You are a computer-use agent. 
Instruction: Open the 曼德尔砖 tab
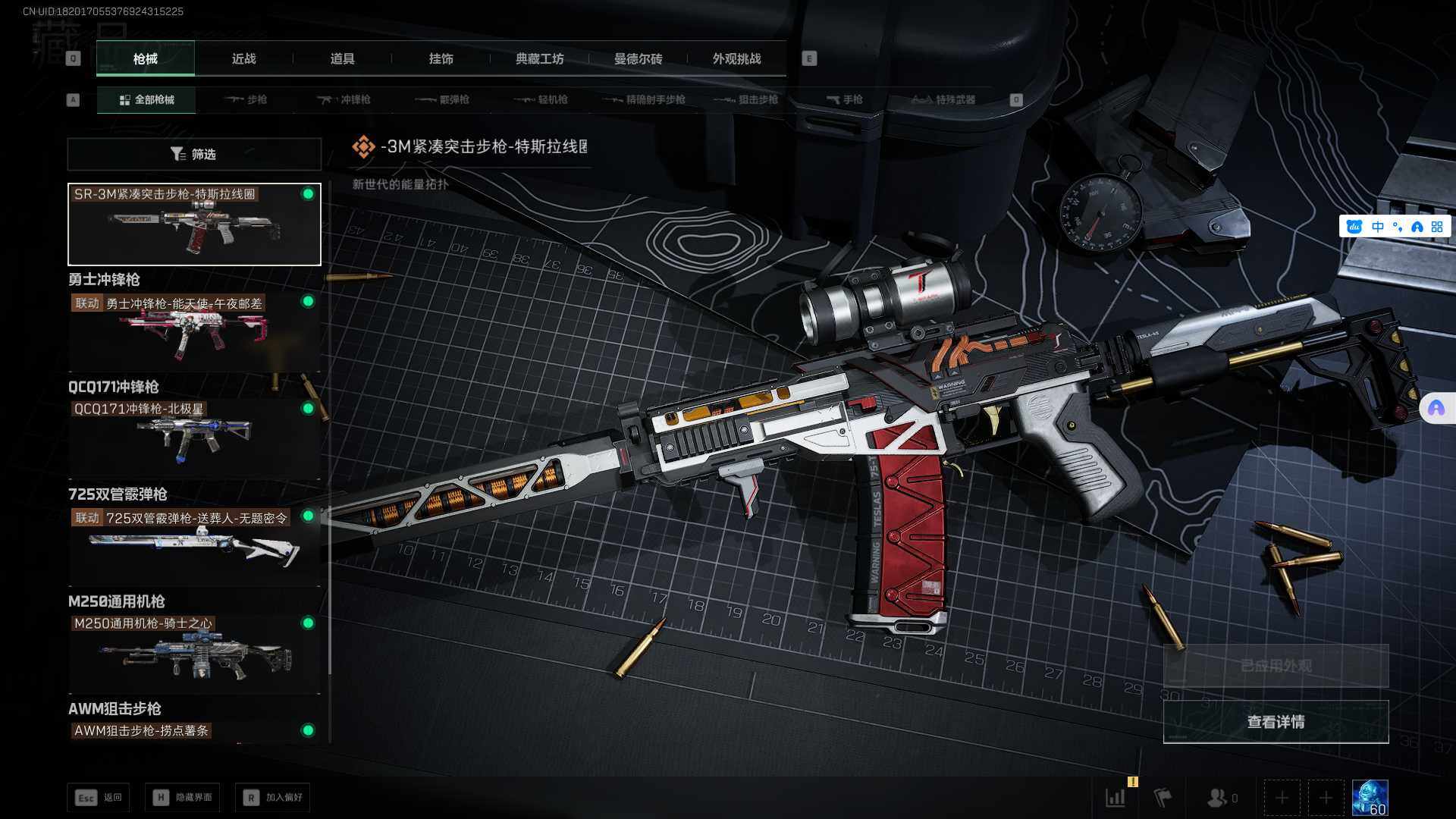(638, 59)
